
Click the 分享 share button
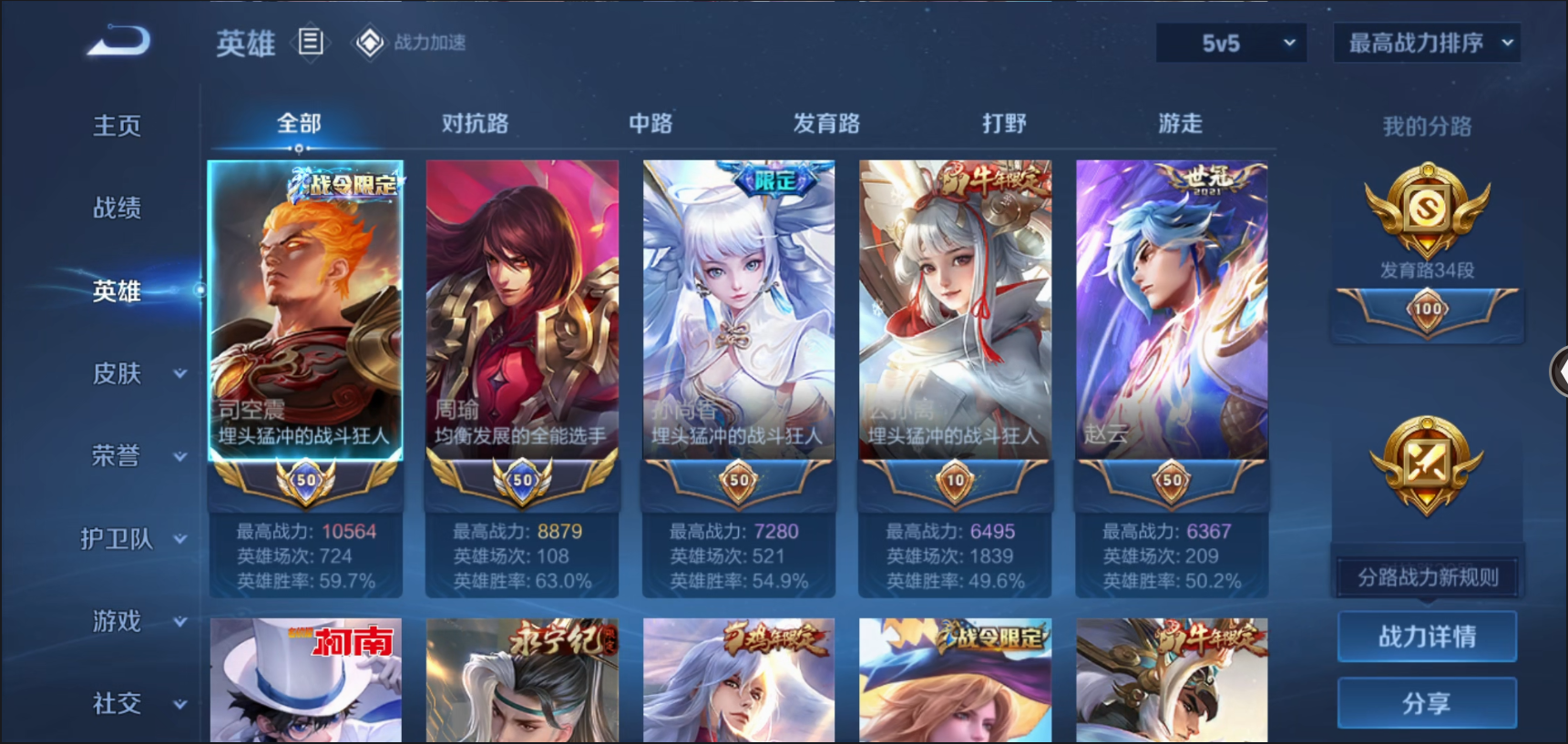pos(1427,702)
